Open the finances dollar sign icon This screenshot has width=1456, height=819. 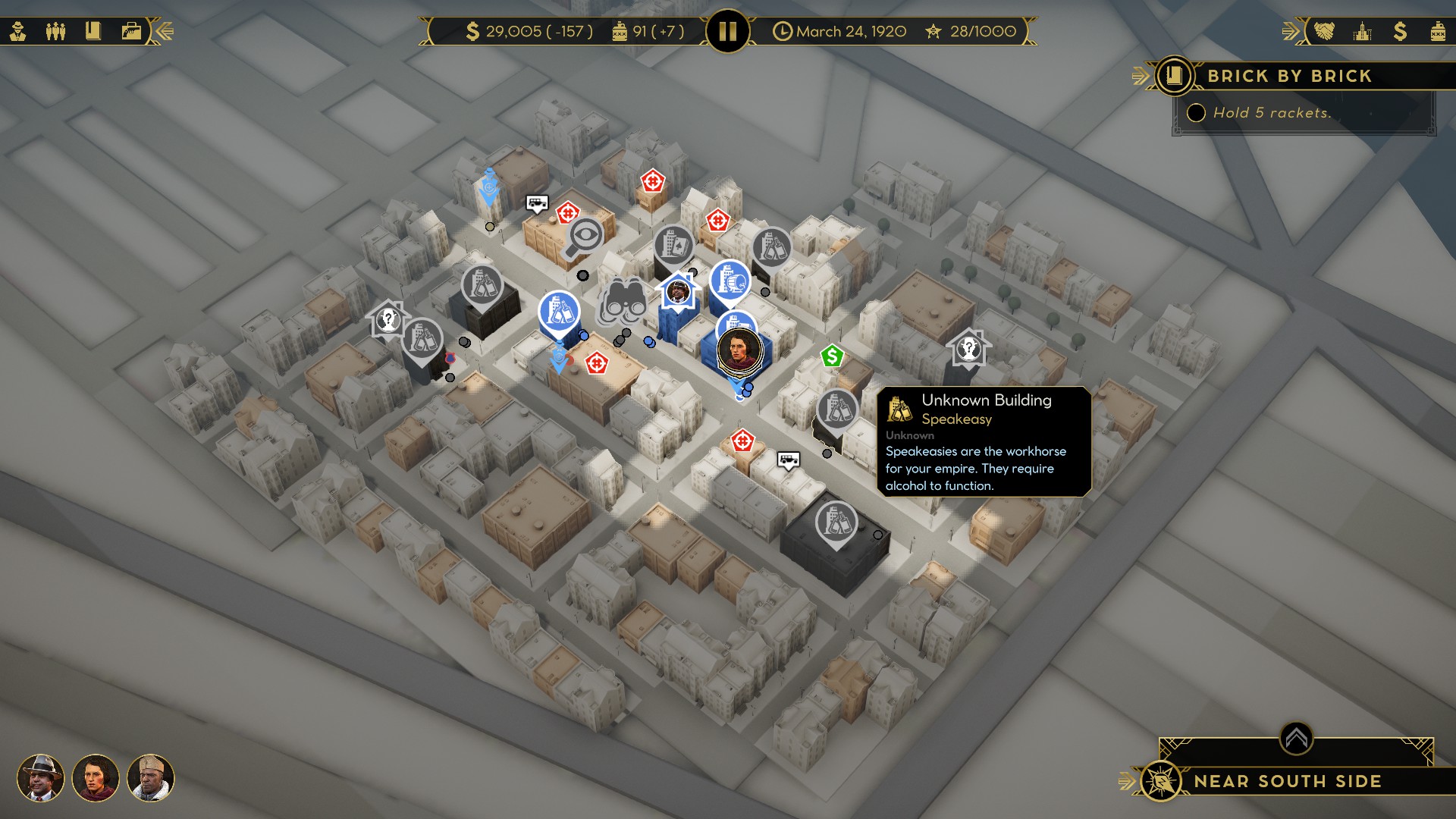coord(1400,31)
